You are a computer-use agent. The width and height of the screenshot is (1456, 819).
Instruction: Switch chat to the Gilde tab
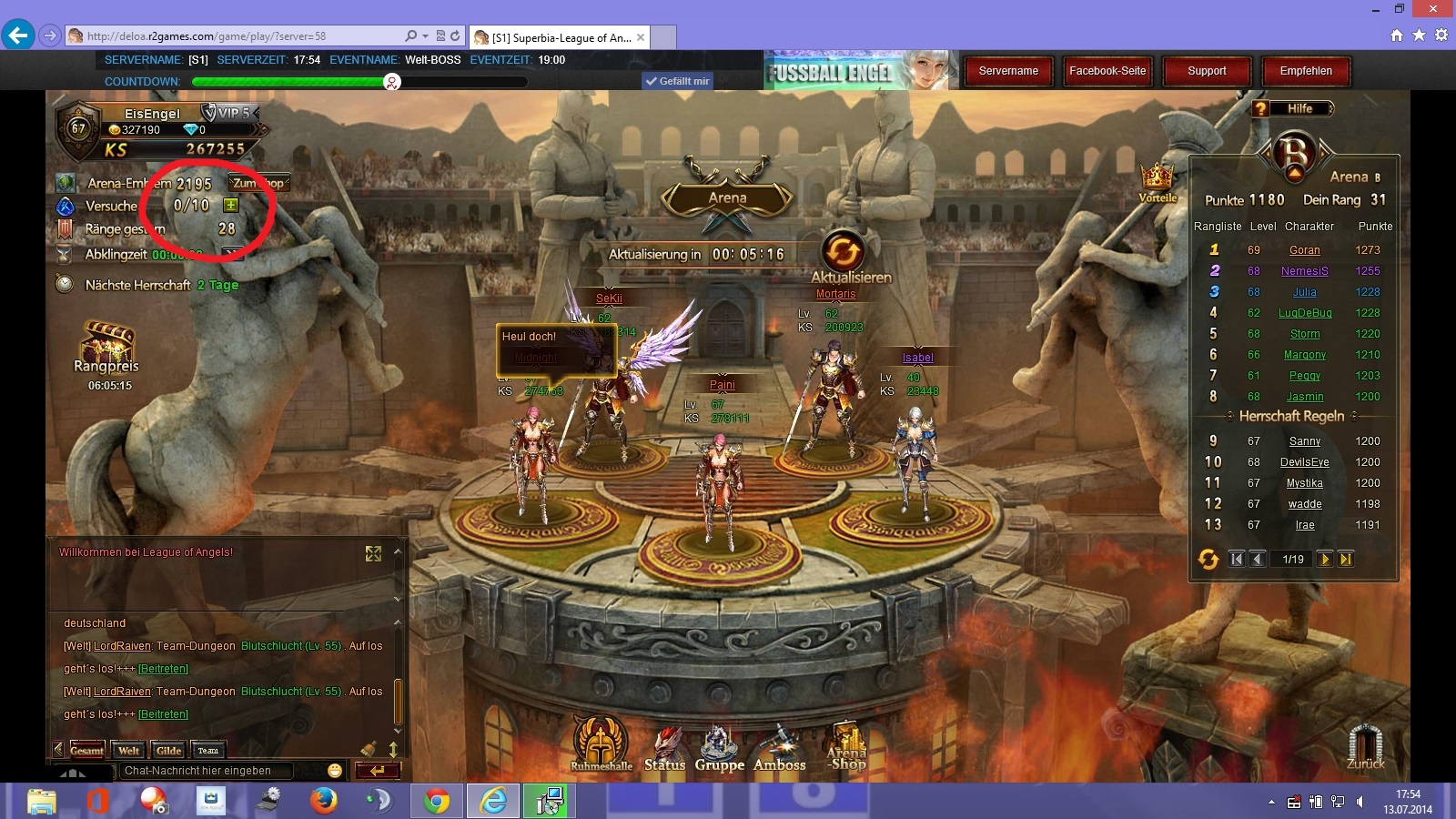168,751
